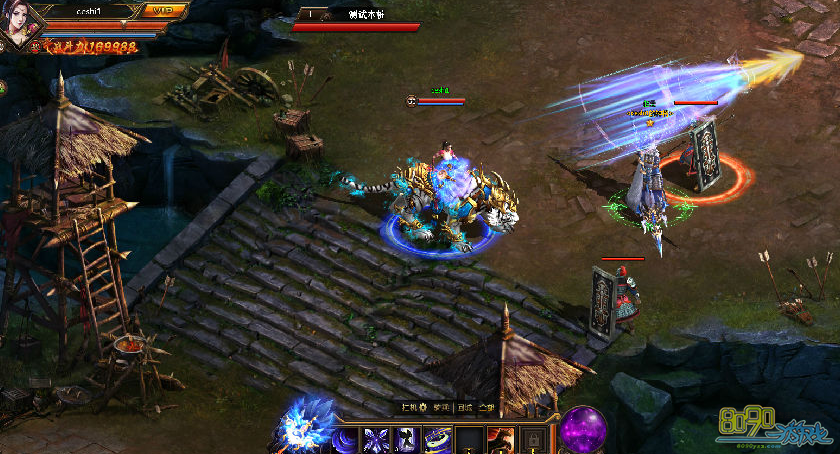Click the locked skill slot
840x454 pixels.
pyautogui.click(x=532, y=440)
